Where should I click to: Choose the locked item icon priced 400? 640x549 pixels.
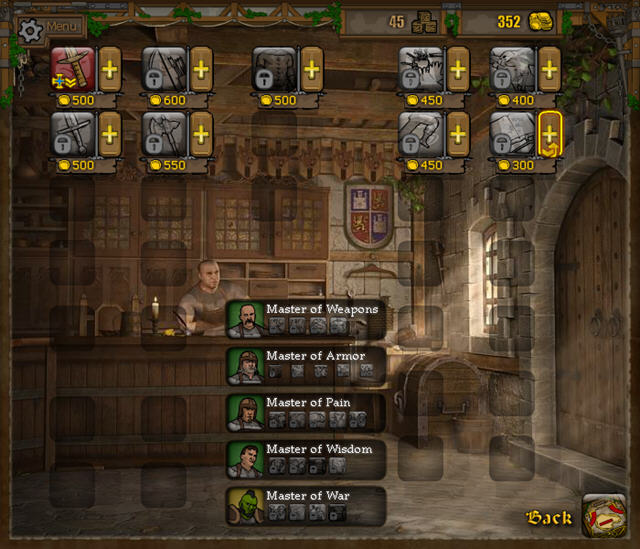click(511, 68)
